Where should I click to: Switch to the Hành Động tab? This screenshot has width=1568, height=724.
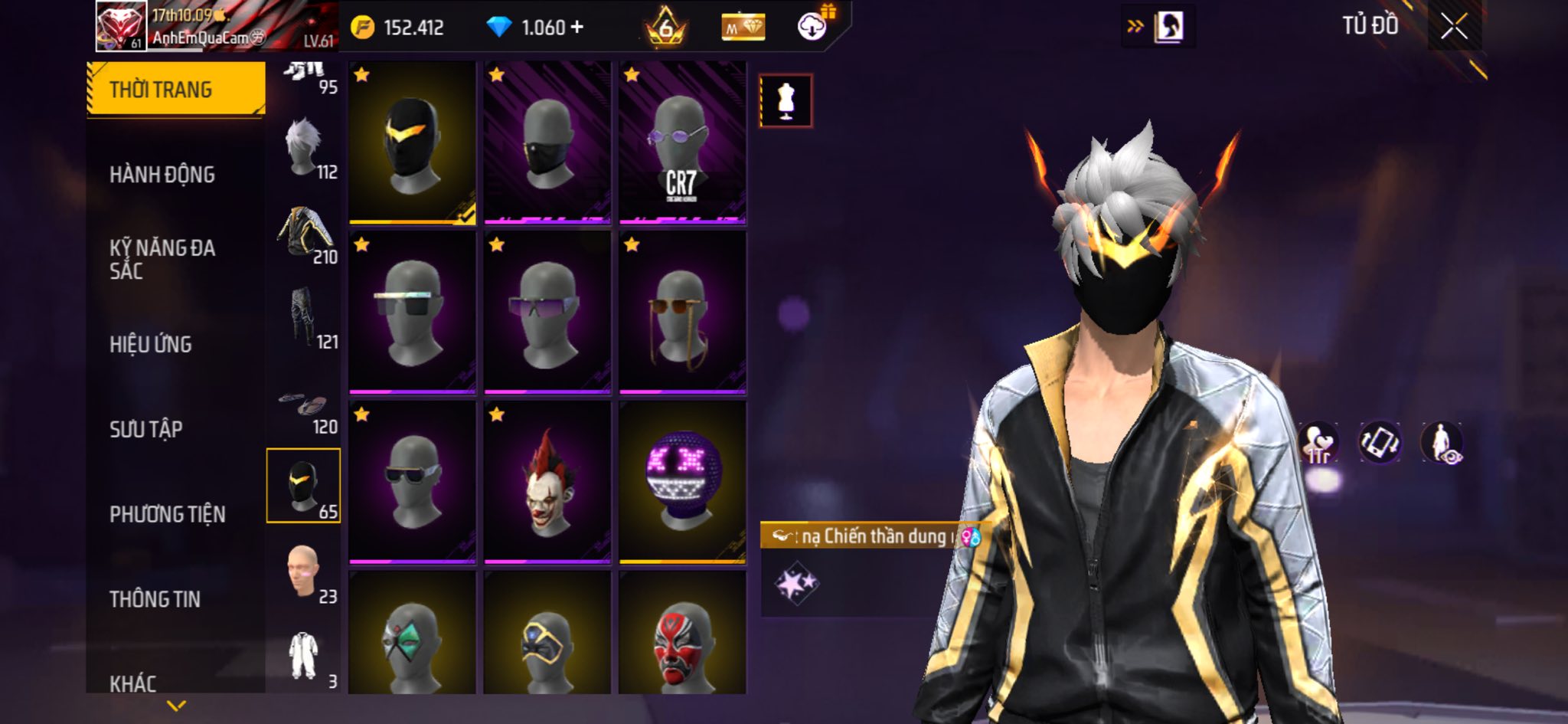pyautogui.click(x=162, y=175)
